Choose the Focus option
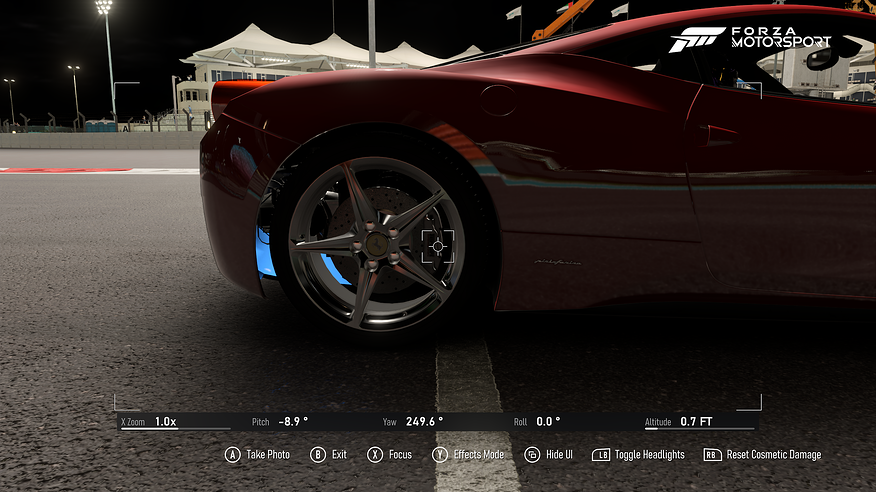The image size is (876, 492). pos(388,455)
